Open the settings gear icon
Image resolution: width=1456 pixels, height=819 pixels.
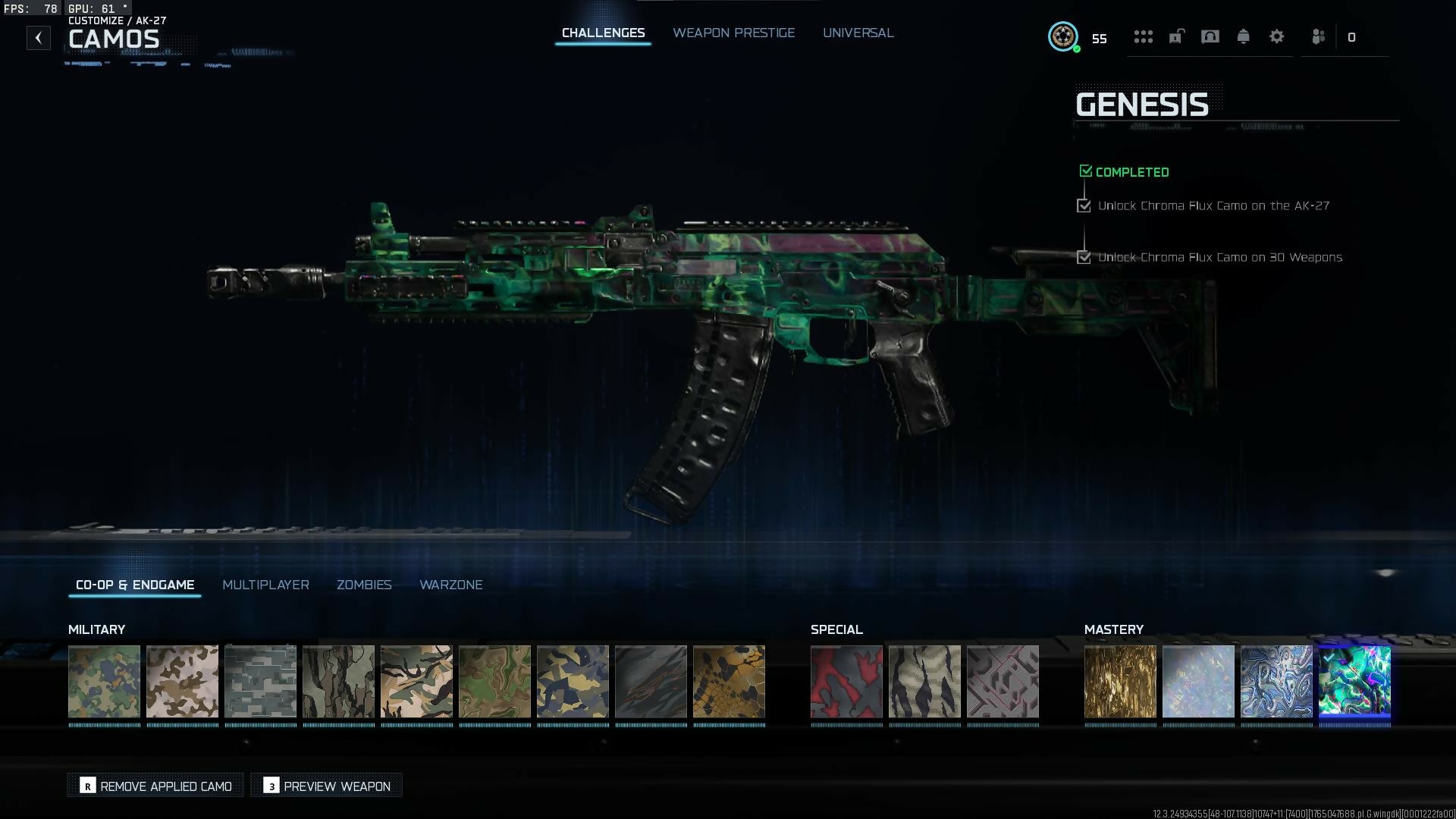[x=1276, y=36]
